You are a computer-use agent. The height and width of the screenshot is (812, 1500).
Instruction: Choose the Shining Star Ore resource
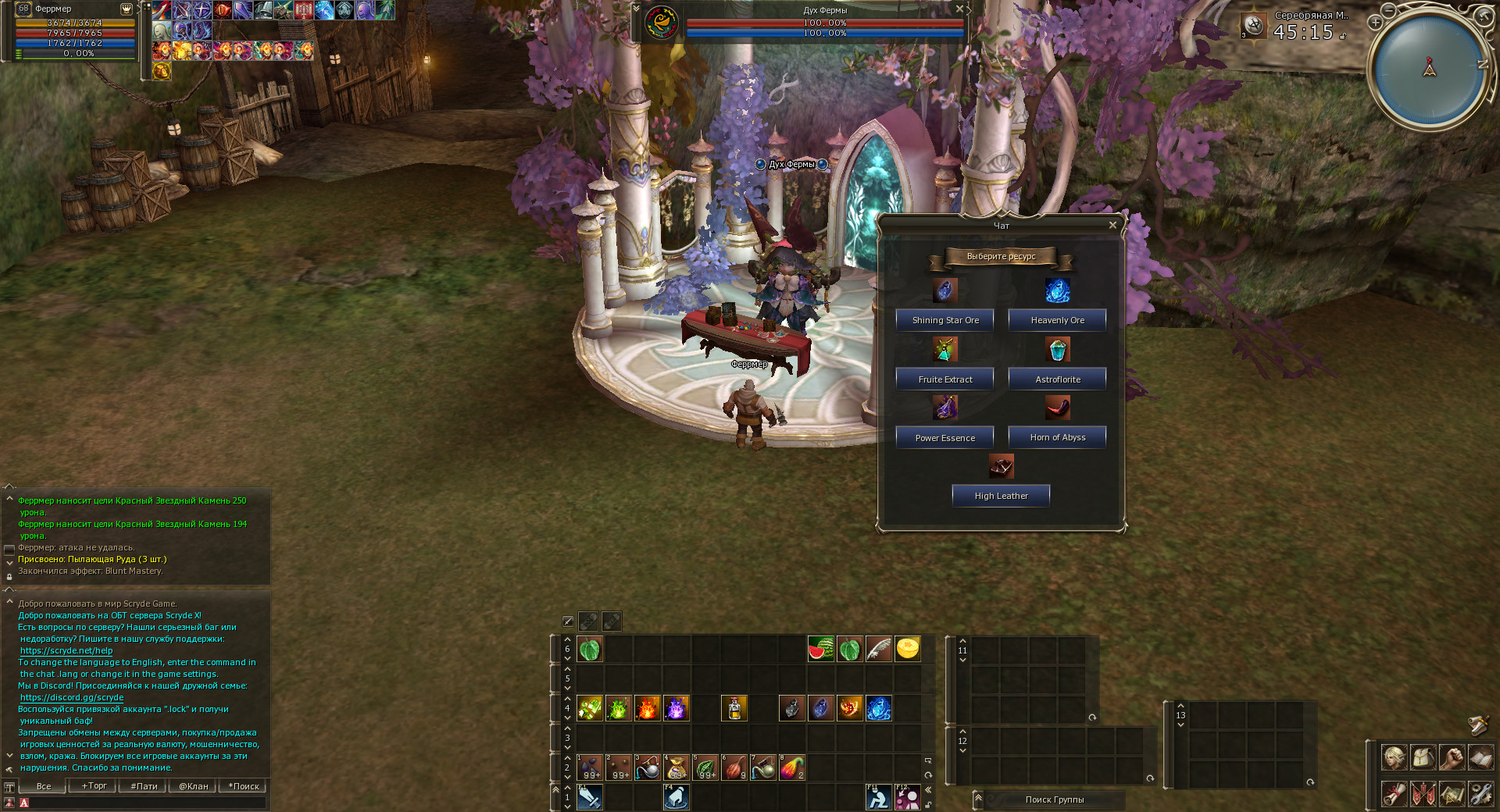(945, 320)
